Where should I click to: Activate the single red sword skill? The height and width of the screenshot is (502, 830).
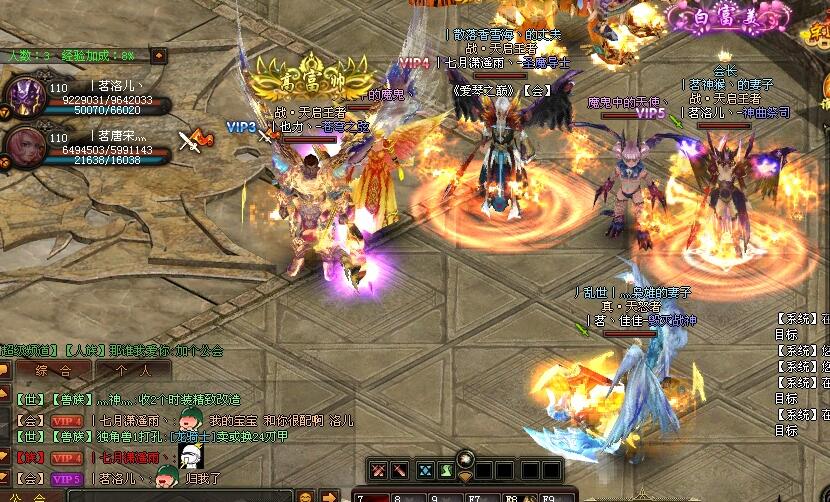click(398, 471)
